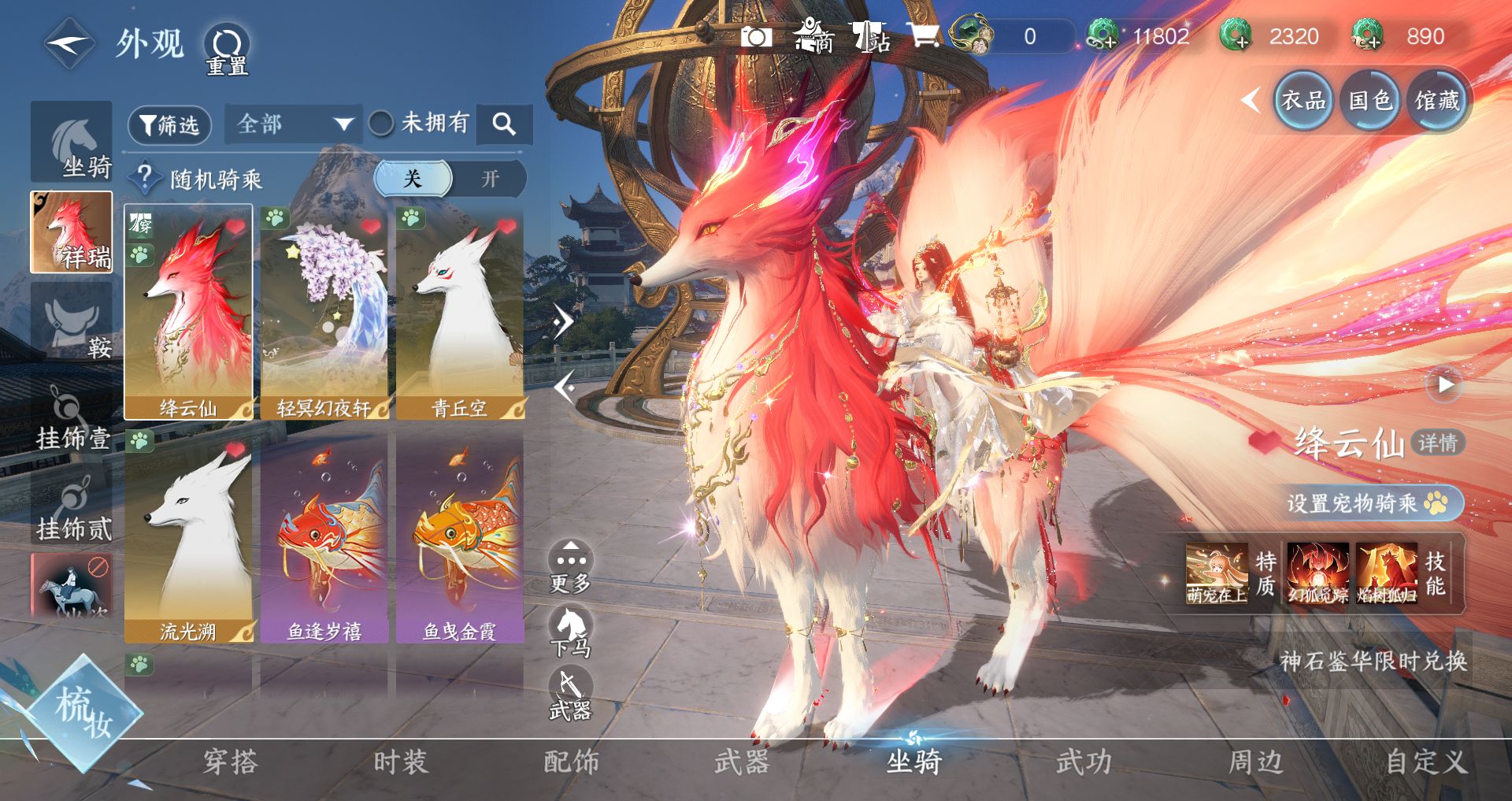Switch to the 鞍 saddle category
1512x801 pixels.
(72, 324)
